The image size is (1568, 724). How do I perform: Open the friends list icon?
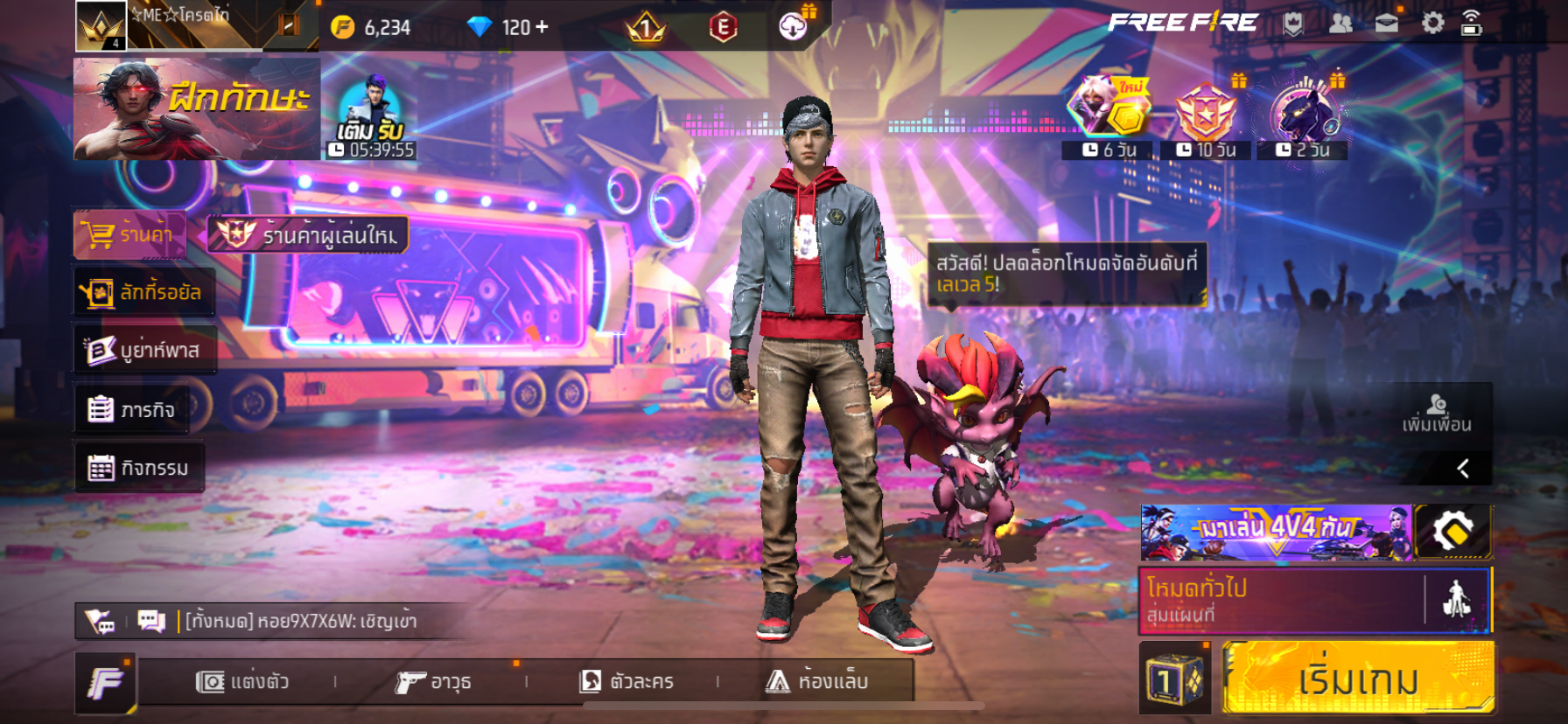[1340, 24]
